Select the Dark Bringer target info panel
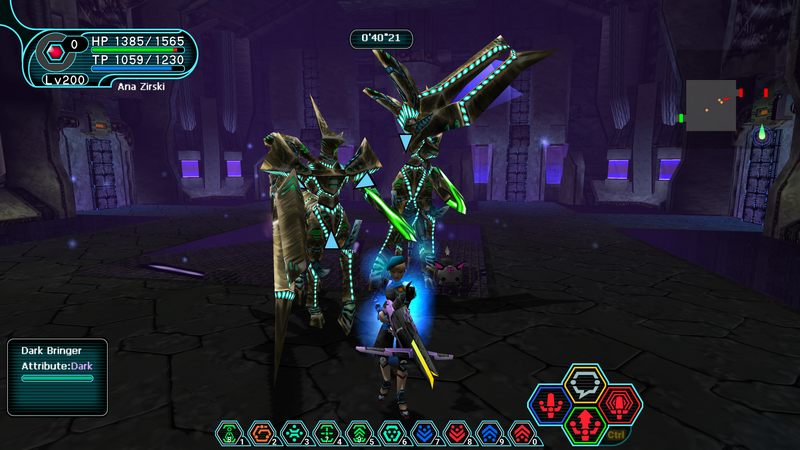 57,377
